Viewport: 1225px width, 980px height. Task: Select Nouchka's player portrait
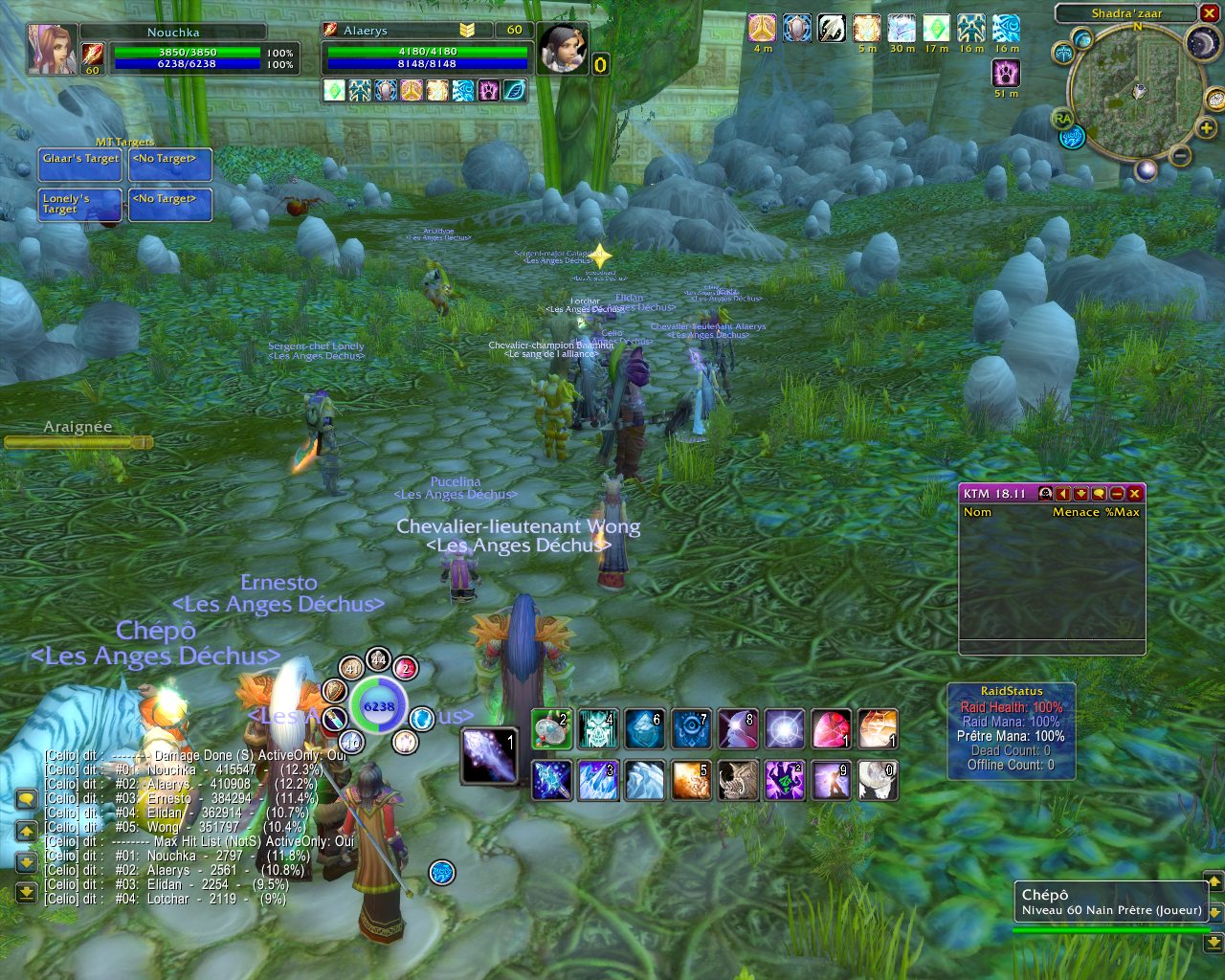[x=52, y=48]
